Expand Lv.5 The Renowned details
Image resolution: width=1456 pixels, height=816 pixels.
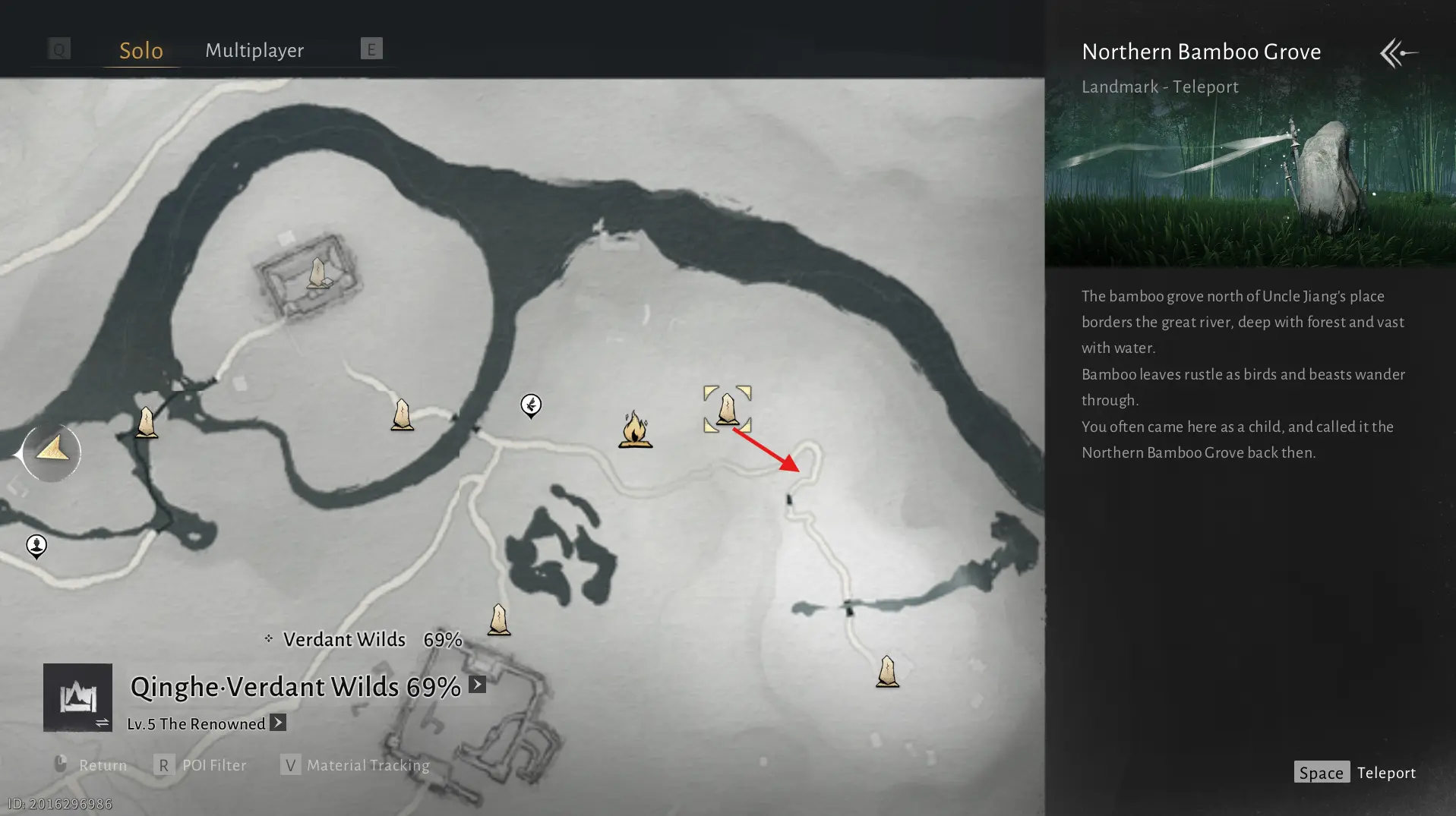(278, 723)
